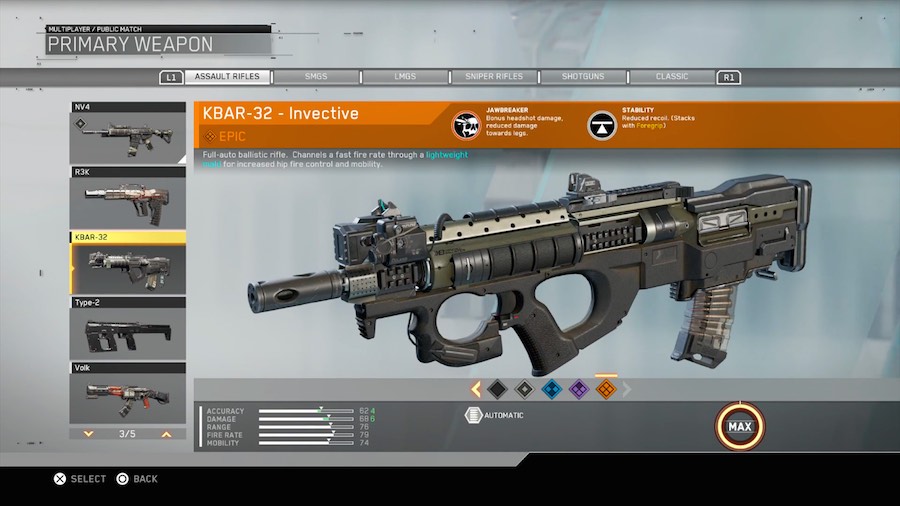Screen dimensions: 900x506
Task: Switch to the Classic weapons tab
Action: pos(672,77)
